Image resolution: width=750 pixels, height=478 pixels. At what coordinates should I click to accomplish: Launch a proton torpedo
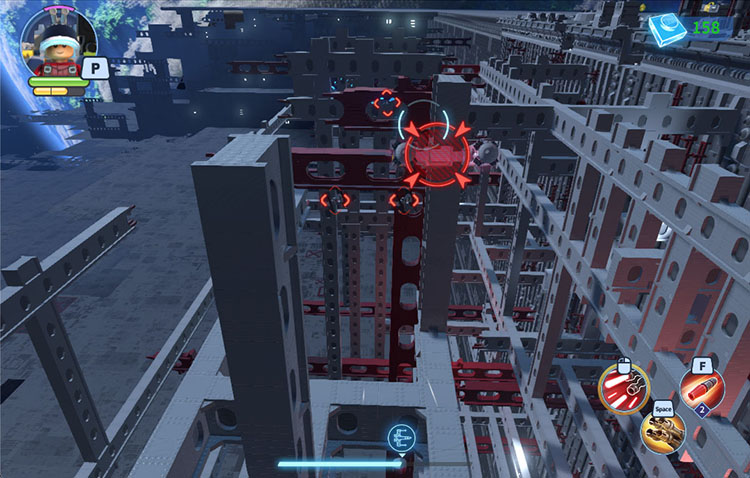(701, 388)
